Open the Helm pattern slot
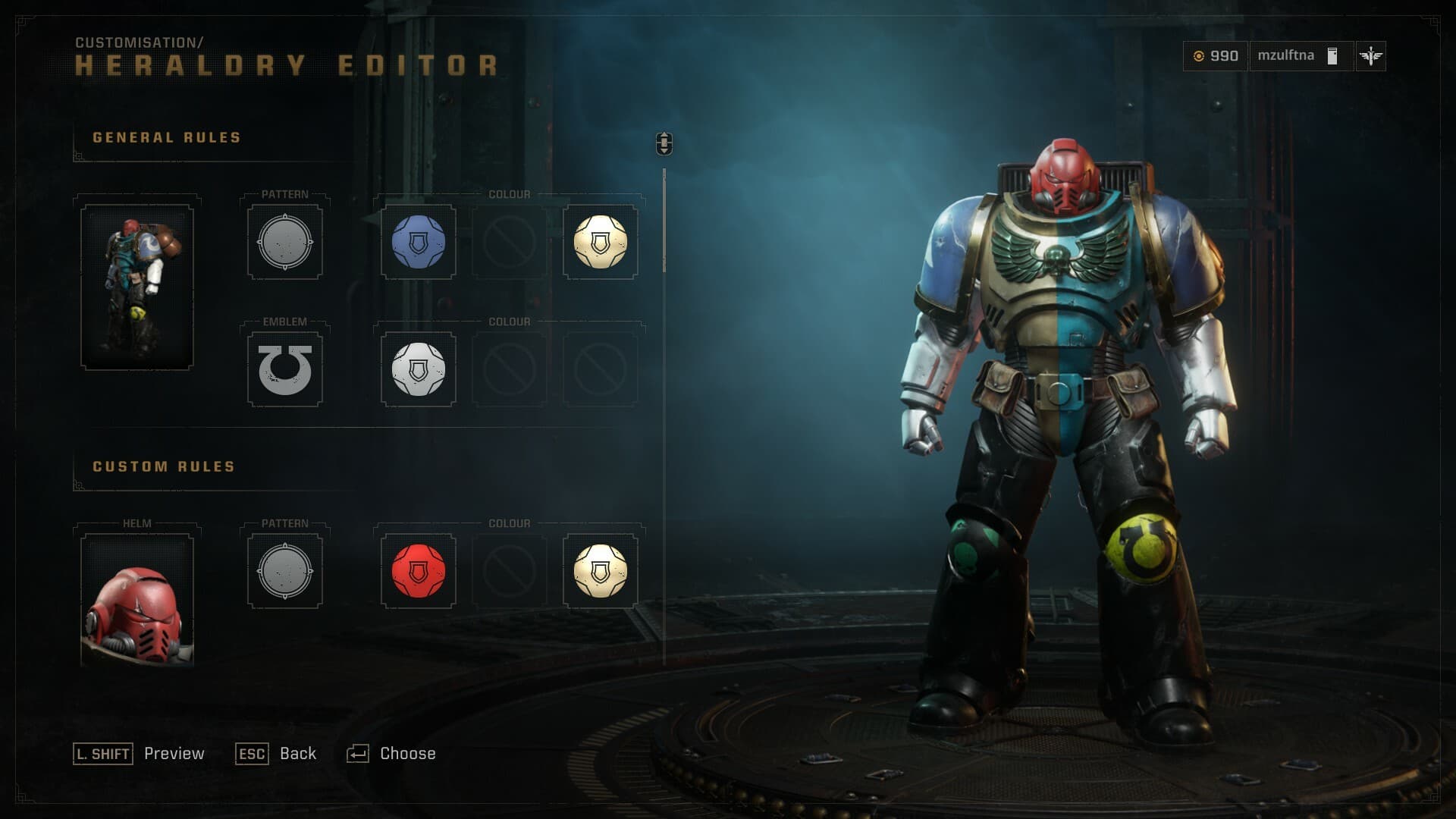 click(x=285, y=572)
